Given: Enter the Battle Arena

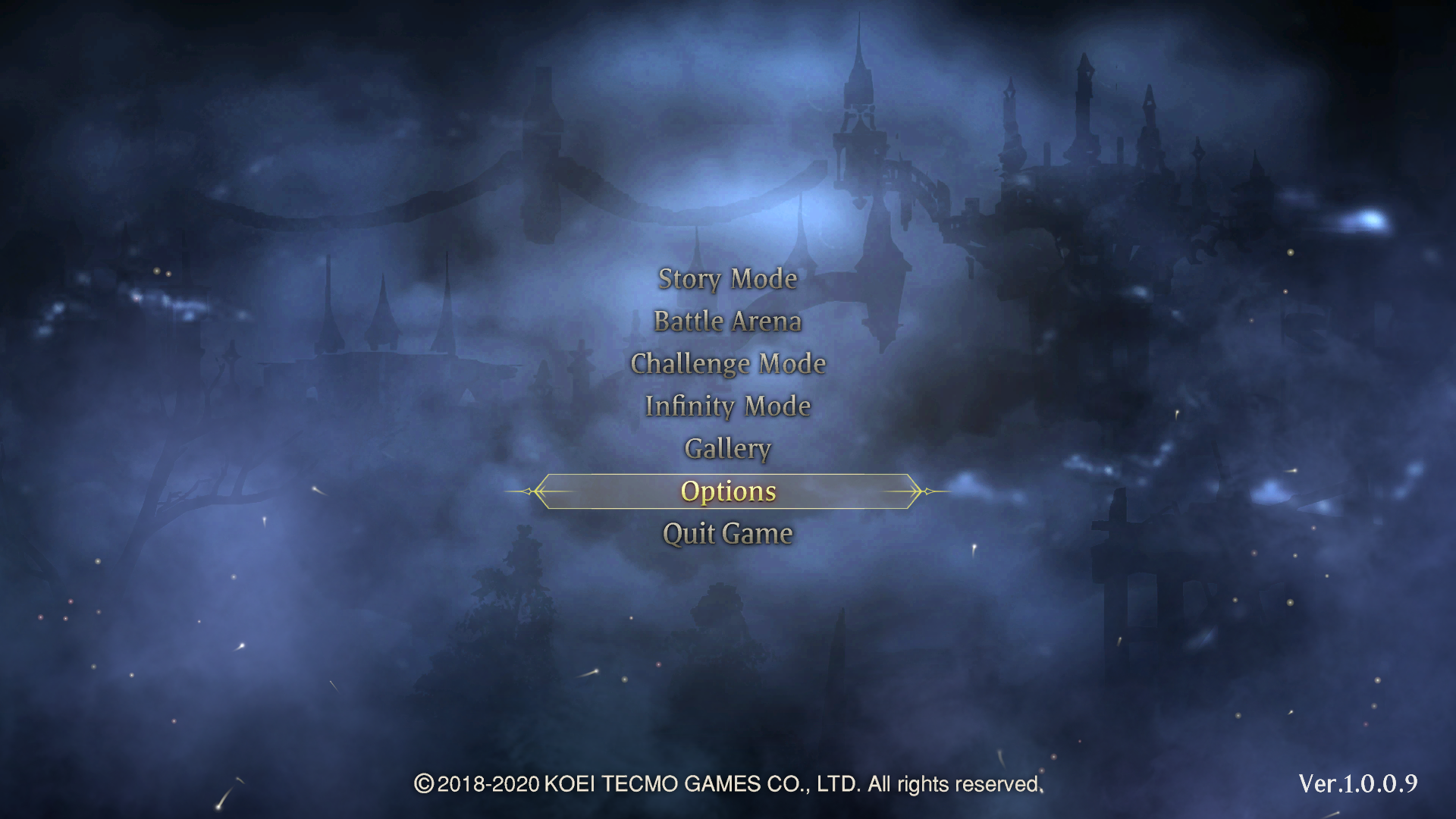Looking at the screenshot, I should pos(727,322).
